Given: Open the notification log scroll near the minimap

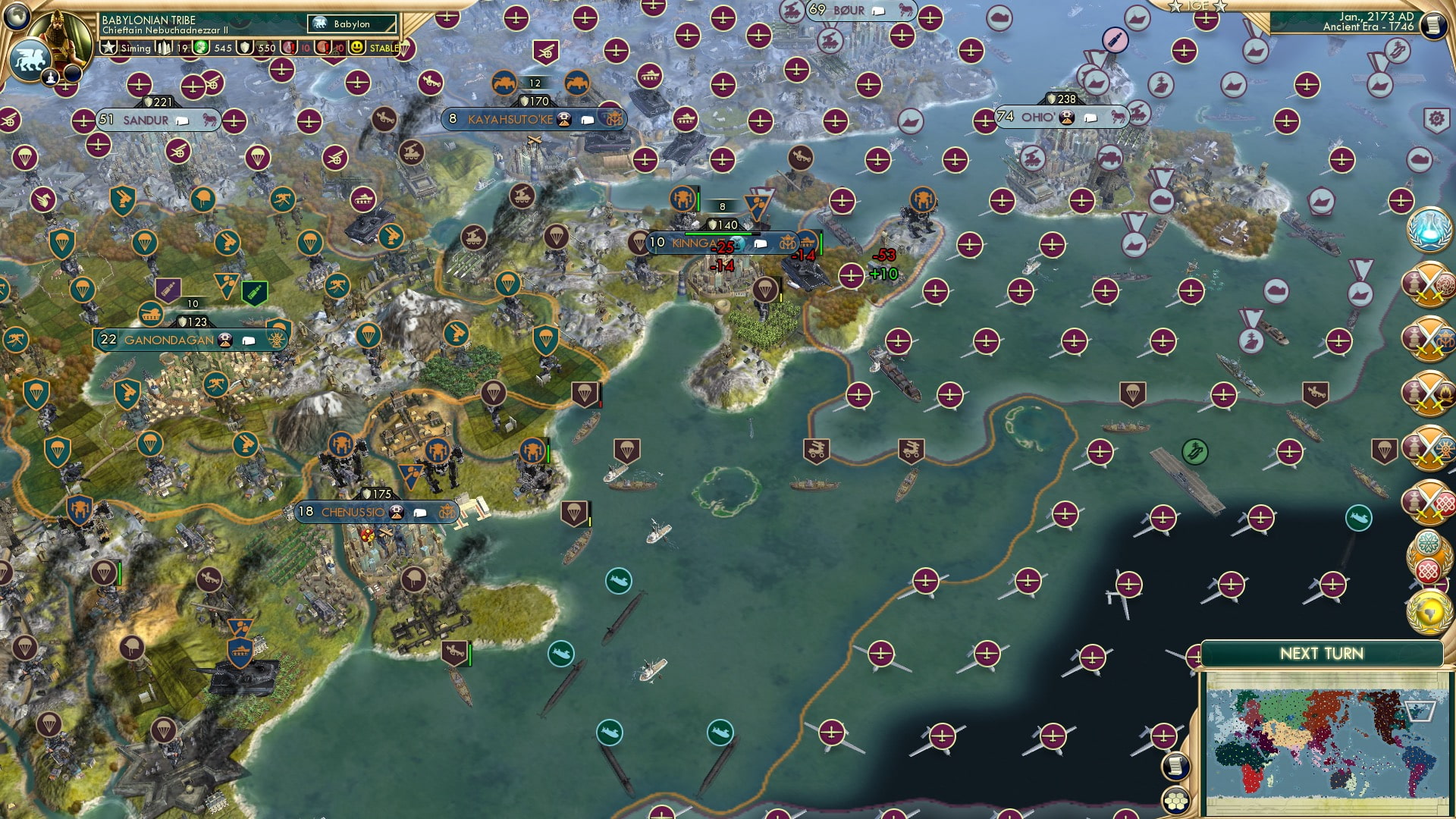Looking at the screenshot, I should click(x=1174, y=767).
